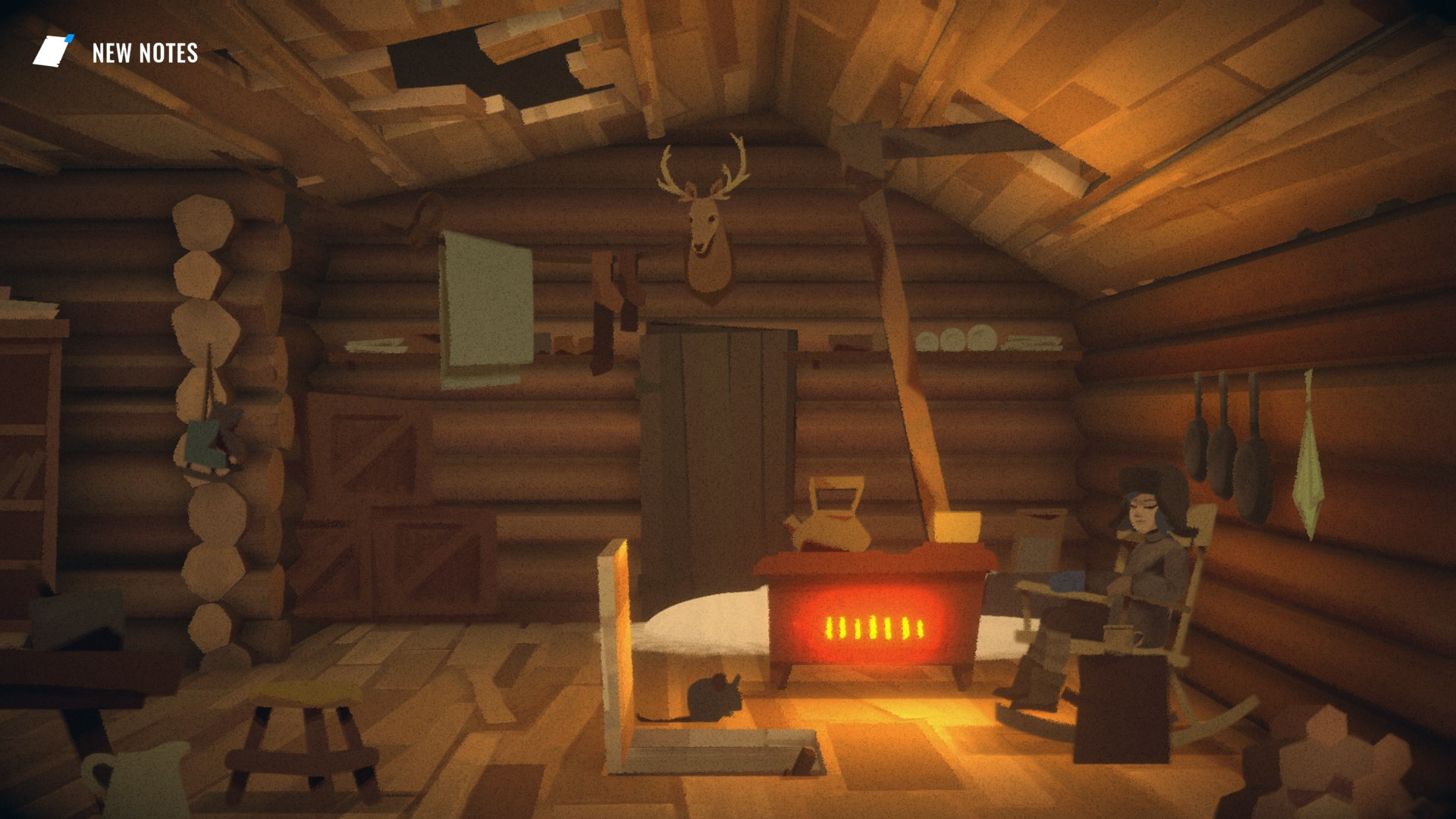Open the New Notes notification
This screenshot has width=1456, height=819.
click(x=116, y=52)
